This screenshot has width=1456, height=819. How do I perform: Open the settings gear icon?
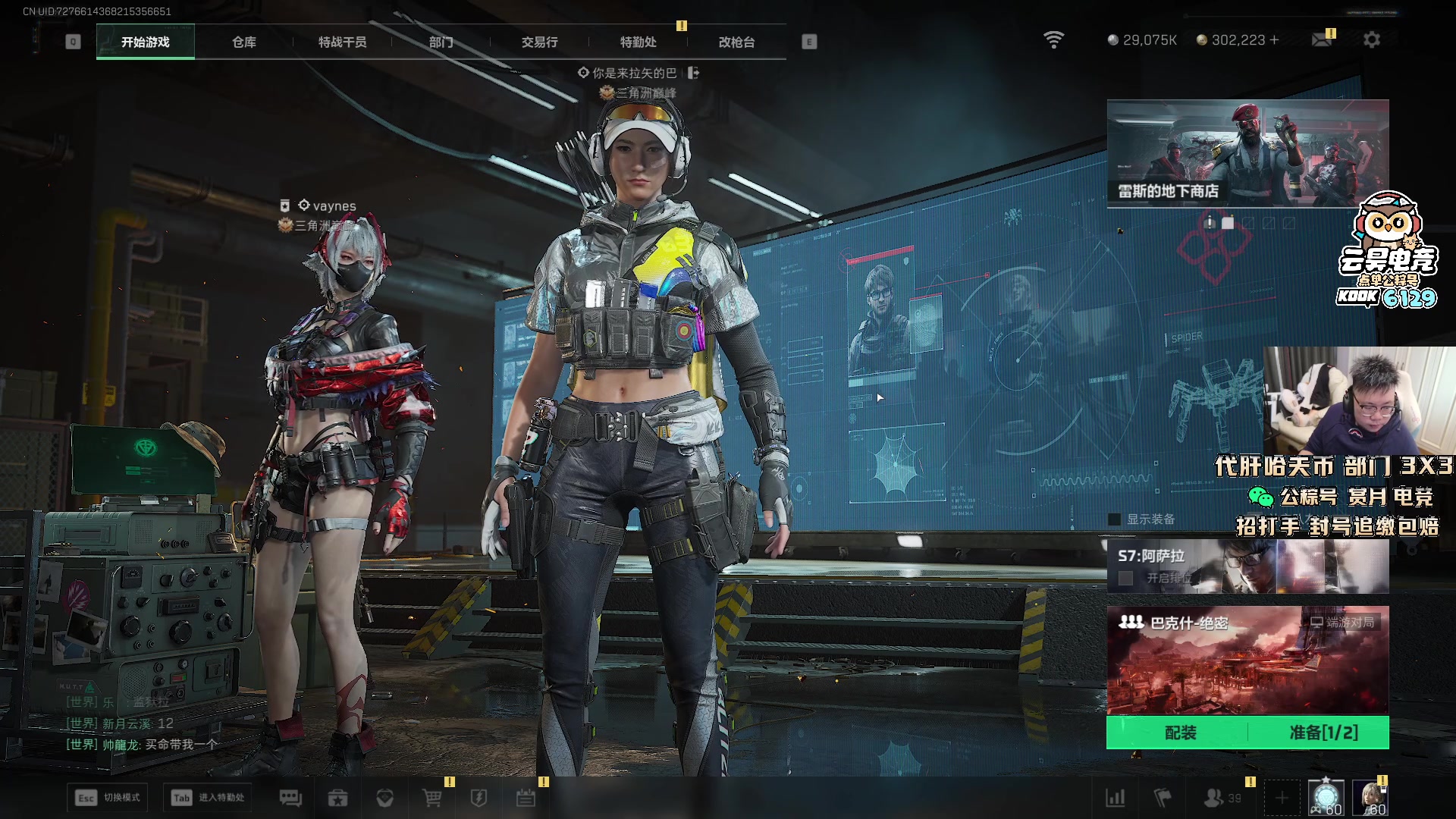pos(1371,40)
